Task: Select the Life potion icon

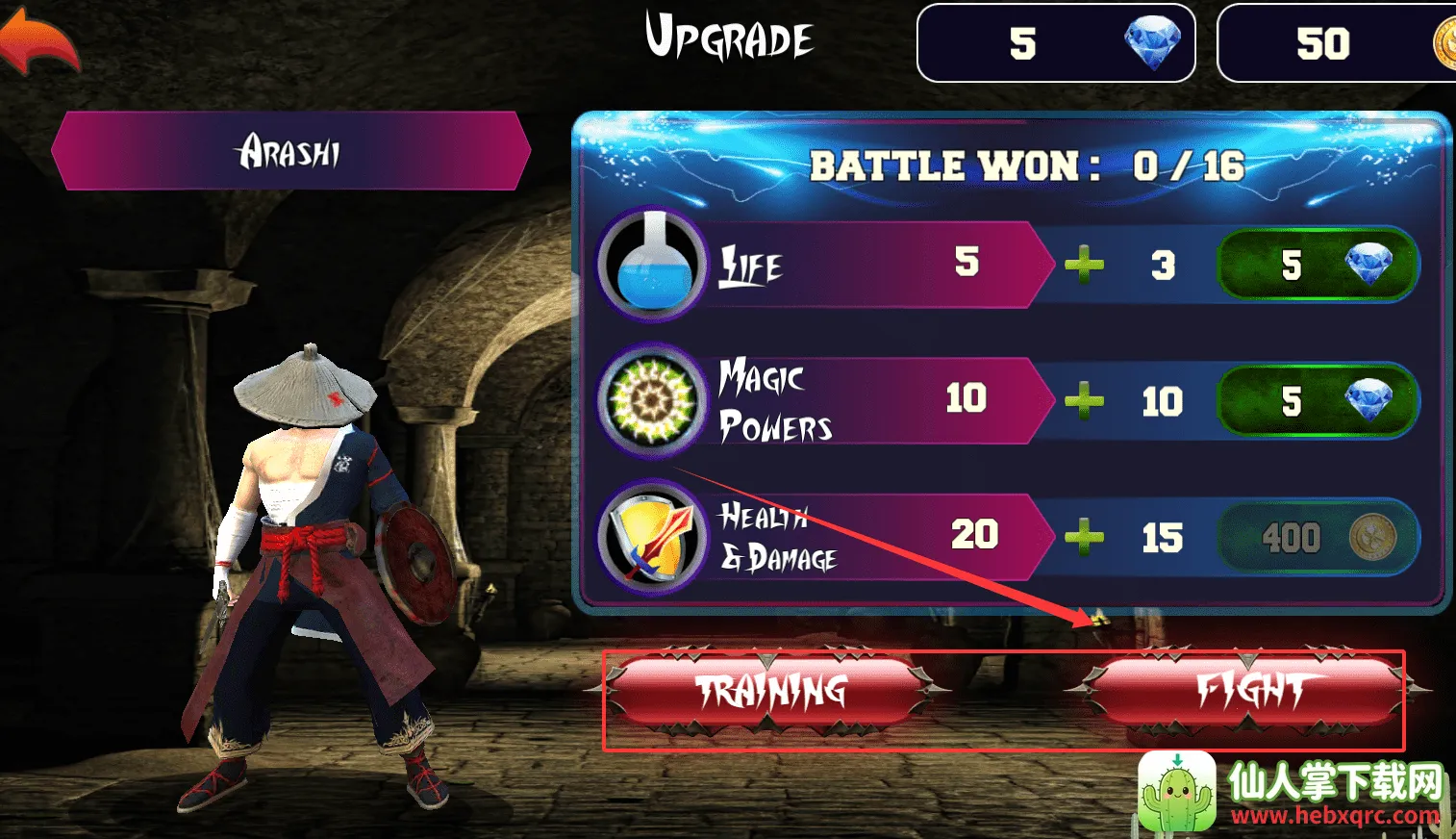Action: 652,264
